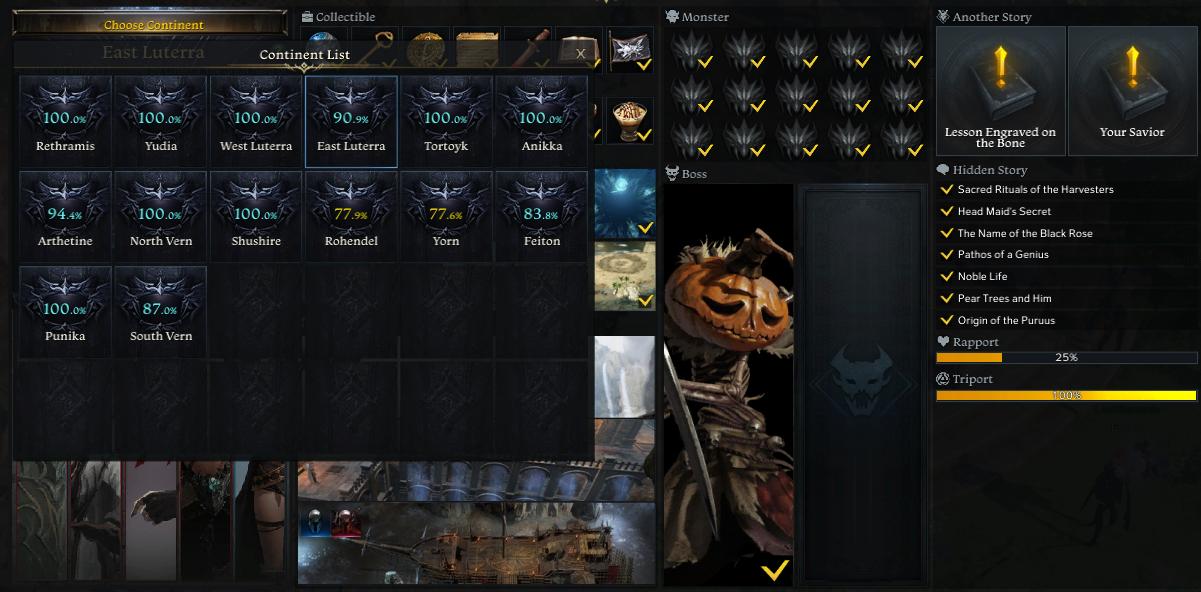The image size is (1201, 592).
Task: Close the Continent List panel
Action: (x=580, y=54)
